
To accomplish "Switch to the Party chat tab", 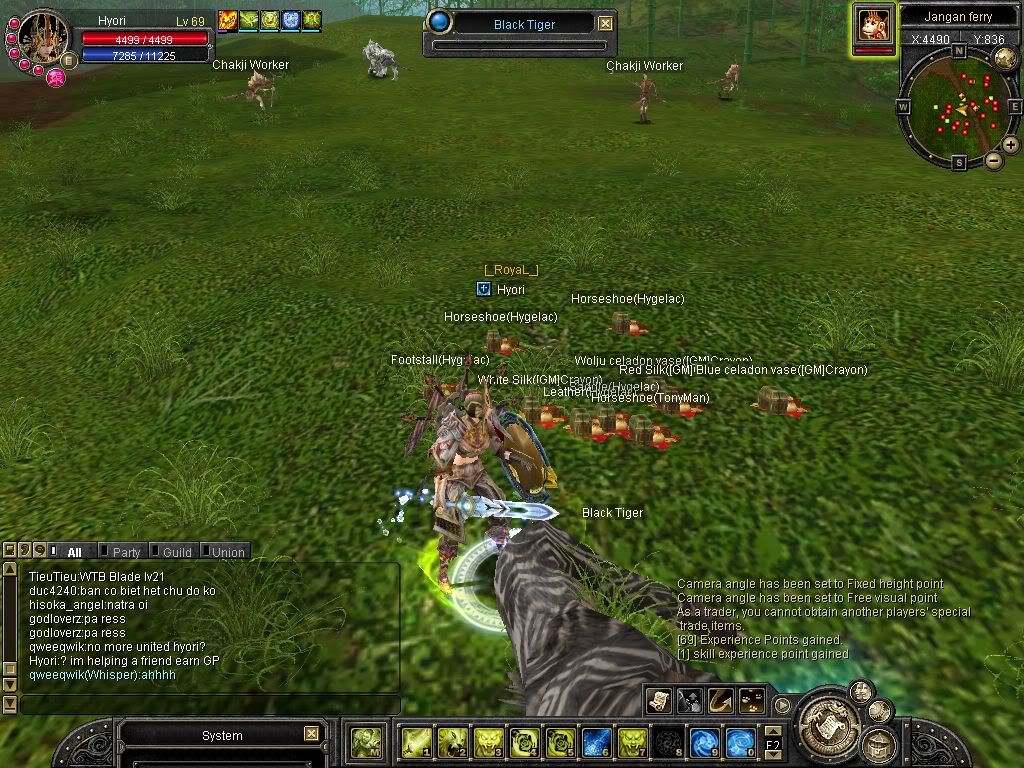I will 126,552.
